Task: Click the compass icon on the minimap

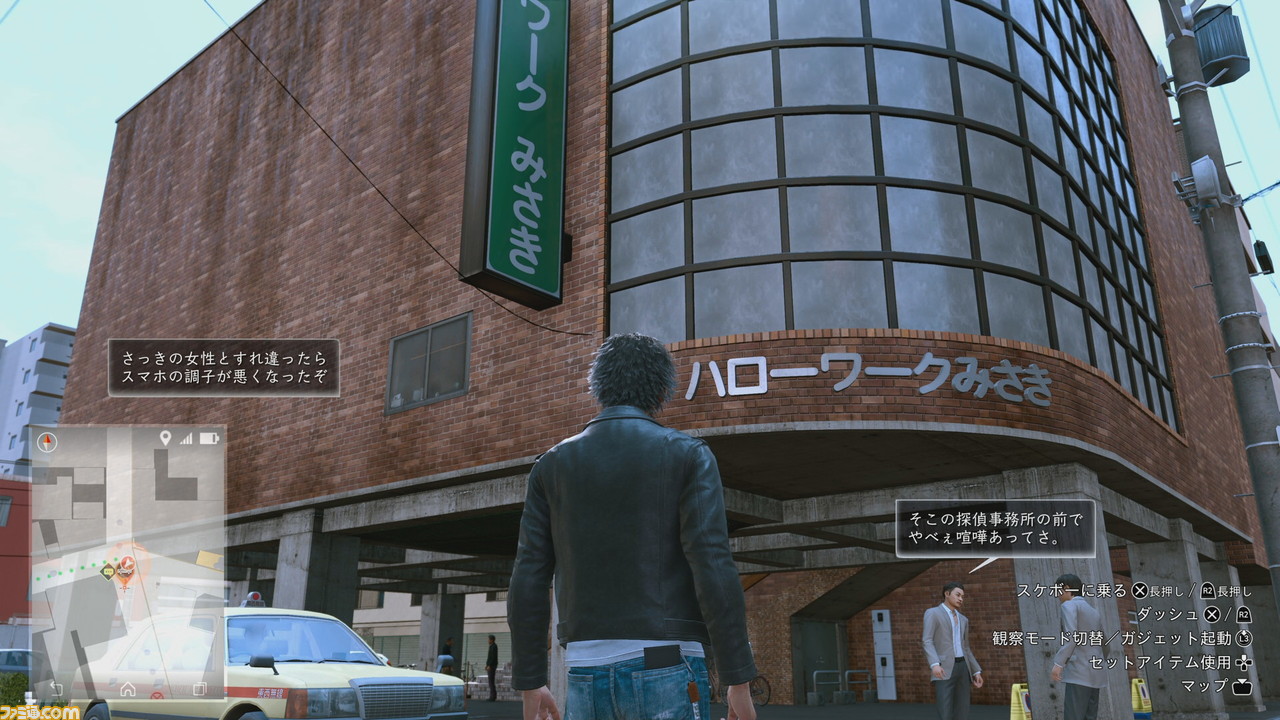Action: [x=47, y=441]
